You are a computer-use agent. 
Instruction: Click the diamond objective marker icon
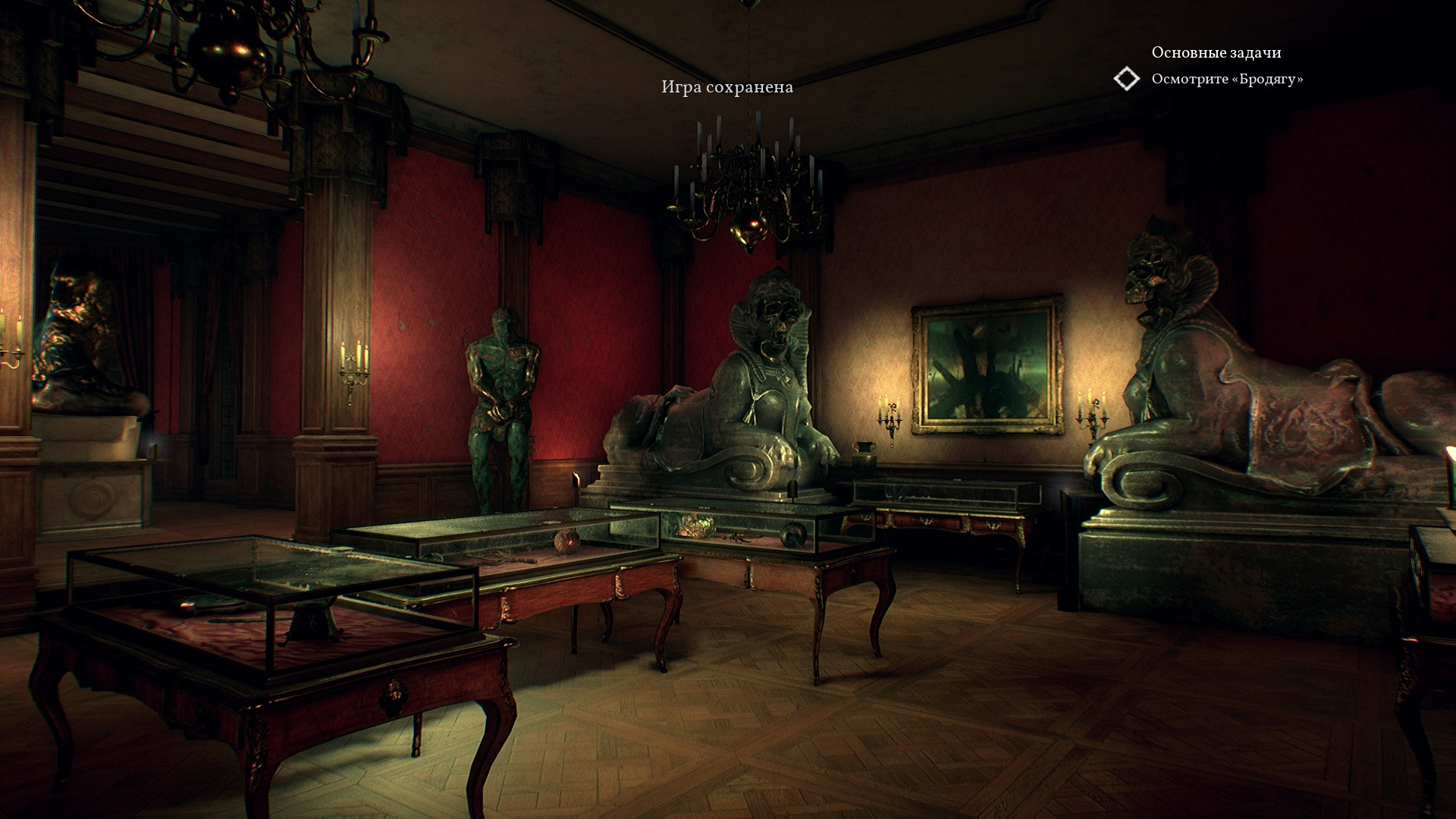click(x=1127, y=79)
